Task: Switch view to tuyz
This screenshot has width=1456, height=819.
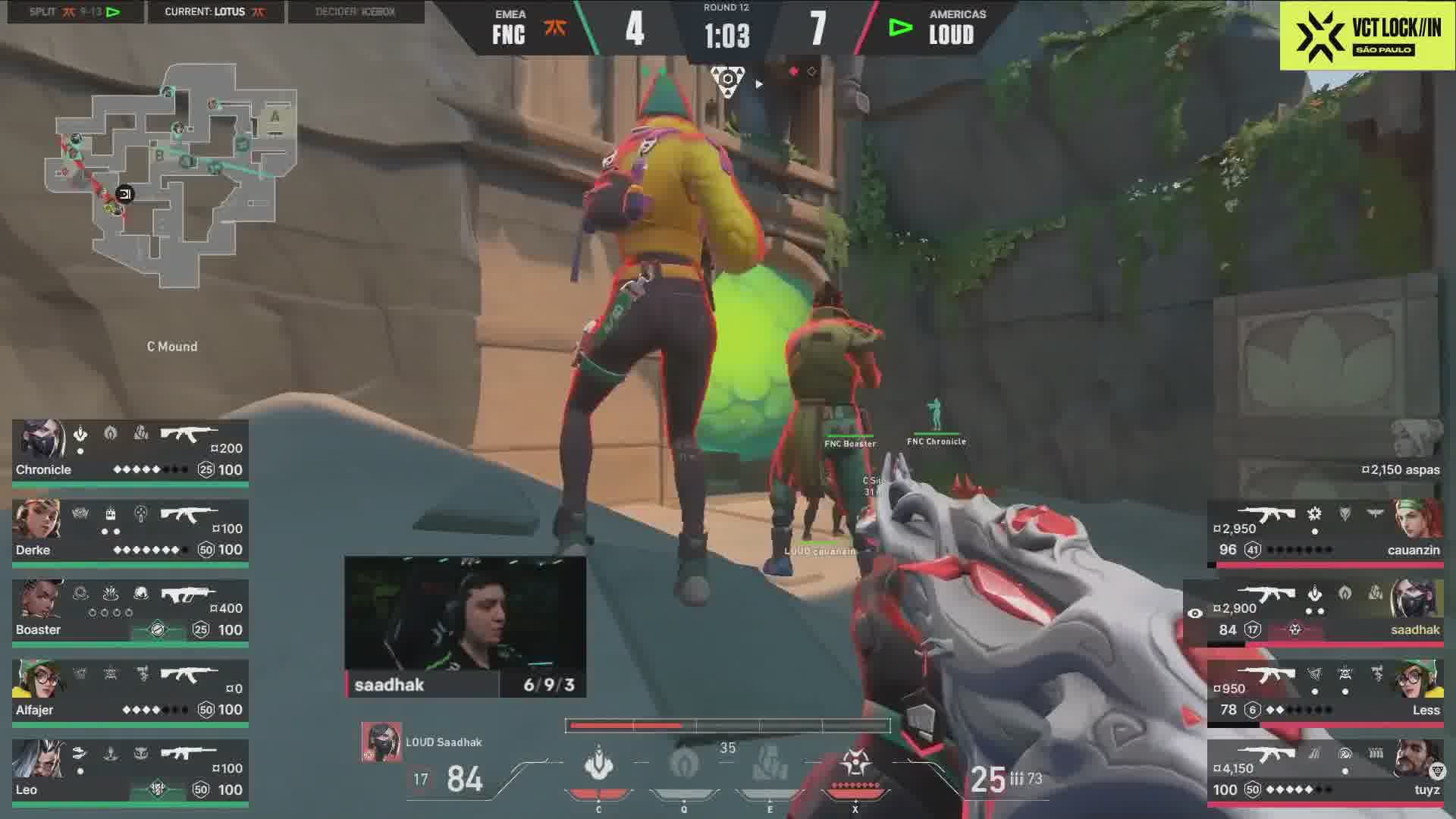Action: (x=1327, y=773)
